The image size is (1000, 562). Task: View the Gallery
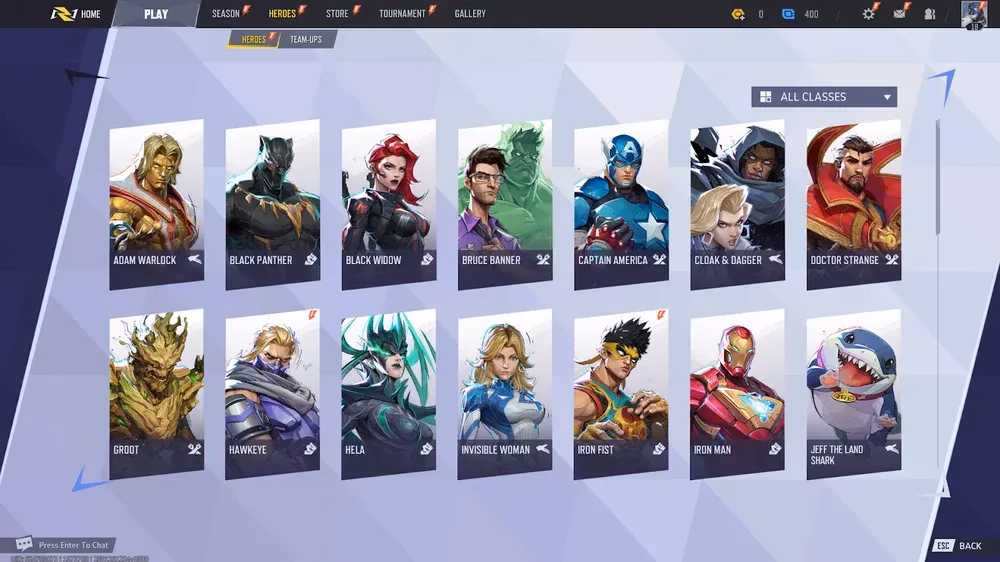pos(470,14)
